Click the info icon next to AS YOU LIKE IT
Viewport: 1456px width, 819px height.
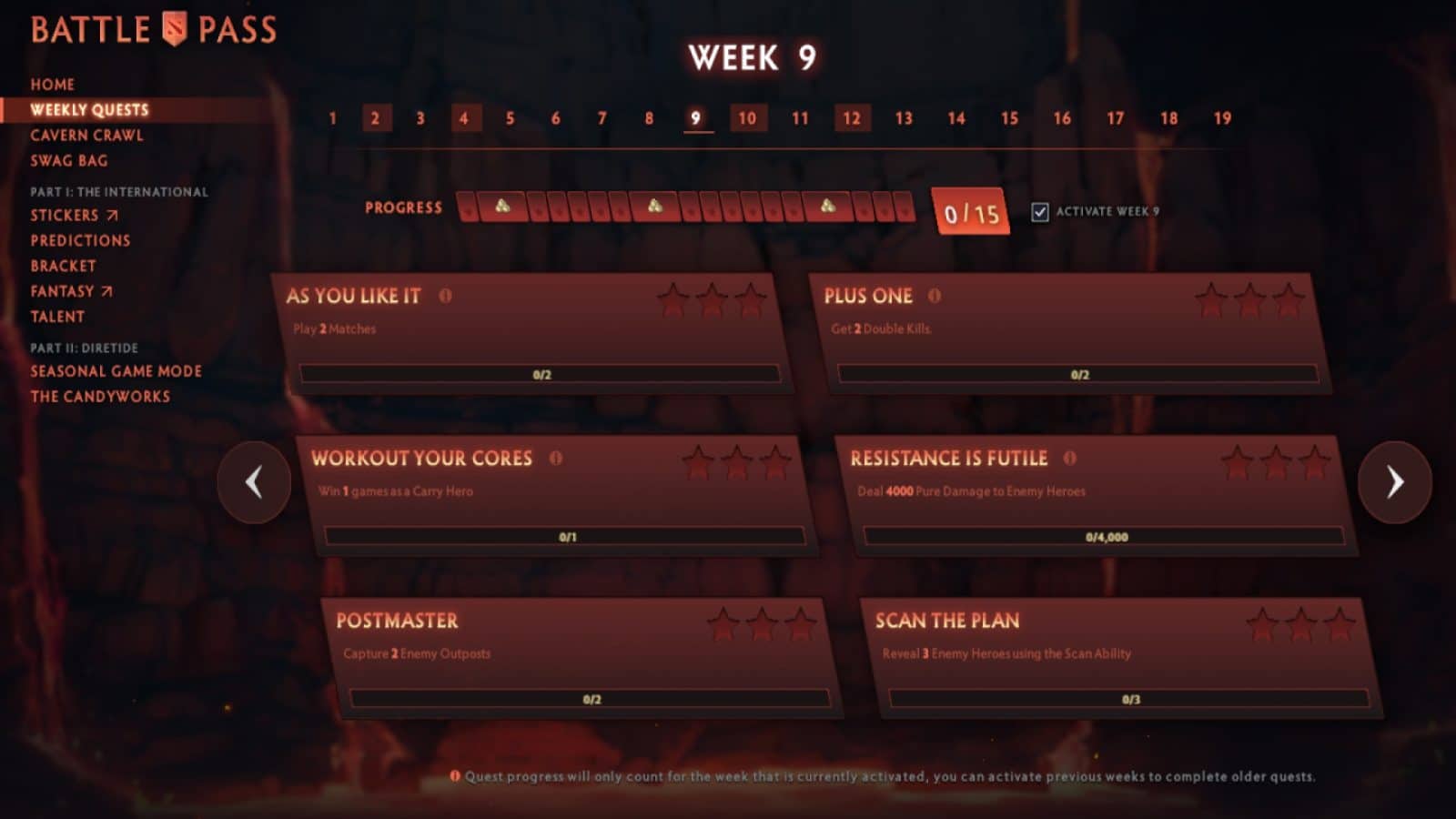[x=446, y=294]
